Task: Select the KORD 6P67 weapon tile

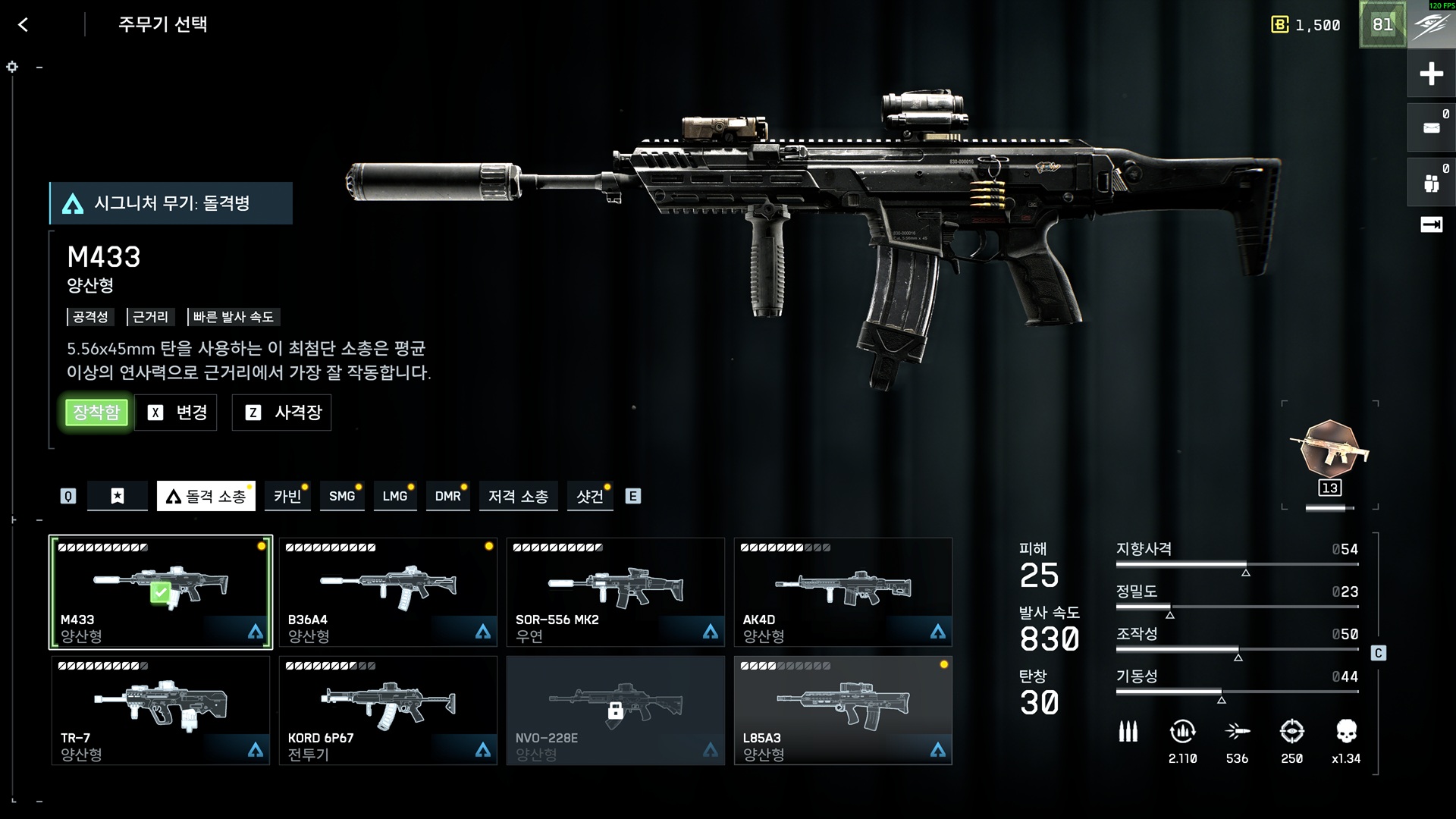Action: click(388, 711)
